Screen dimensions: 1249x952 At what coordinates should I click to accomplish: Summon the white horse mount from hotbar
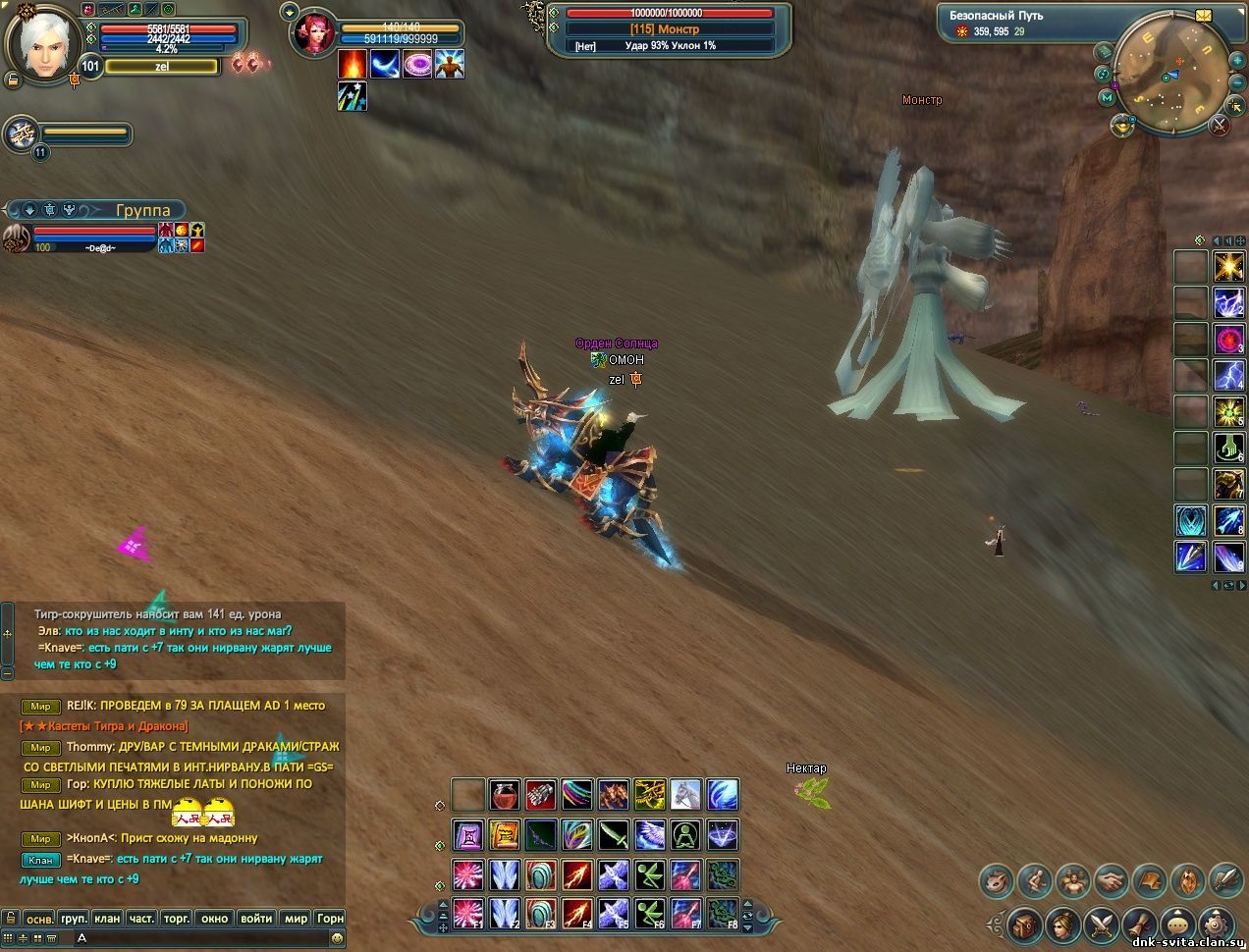[x=685, y=794]
